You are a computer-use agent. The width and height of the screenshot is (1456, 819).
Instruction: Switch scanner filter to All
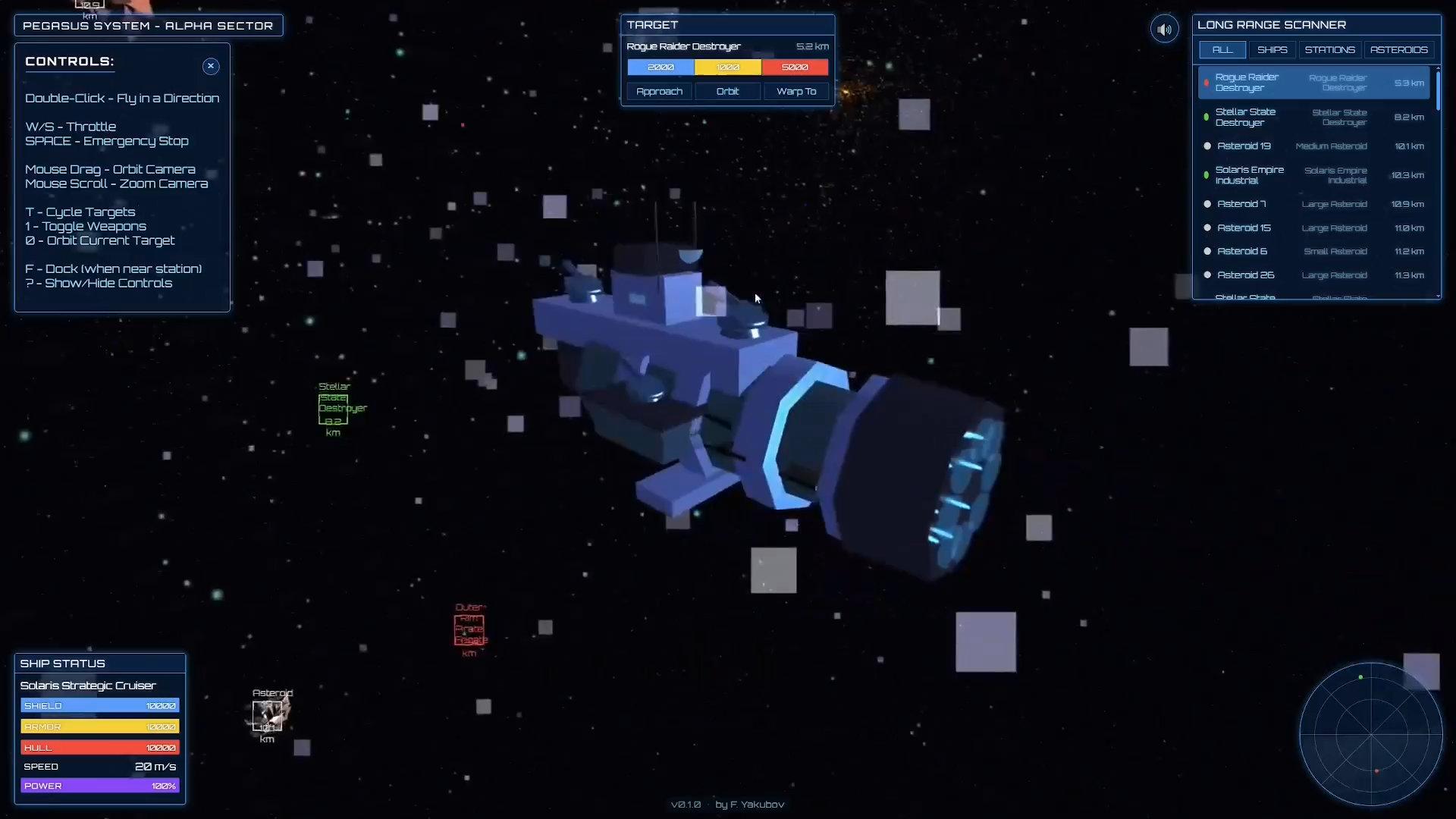1222,50
